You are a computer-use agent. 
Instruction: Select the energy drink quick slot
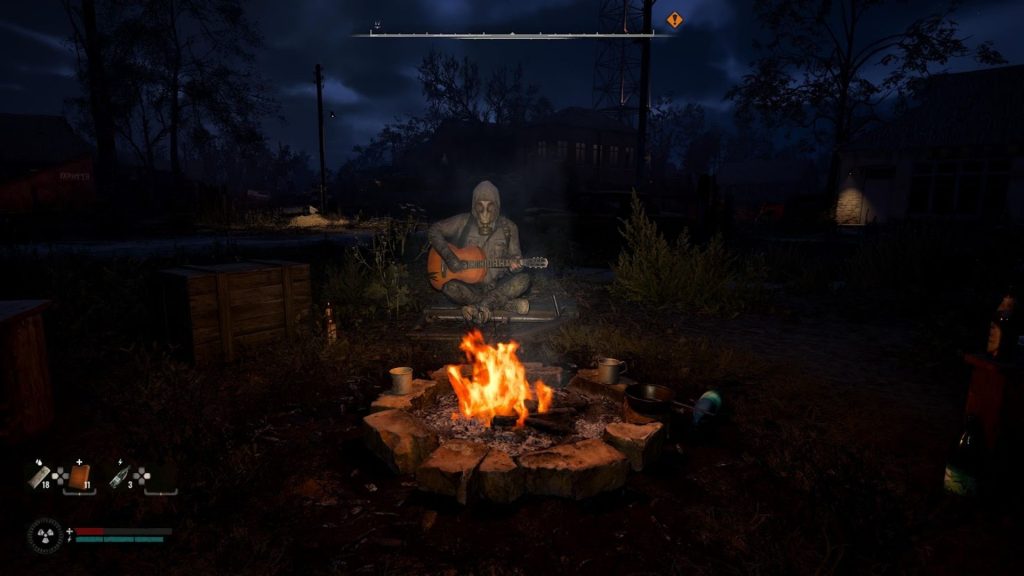pos(119,476)
